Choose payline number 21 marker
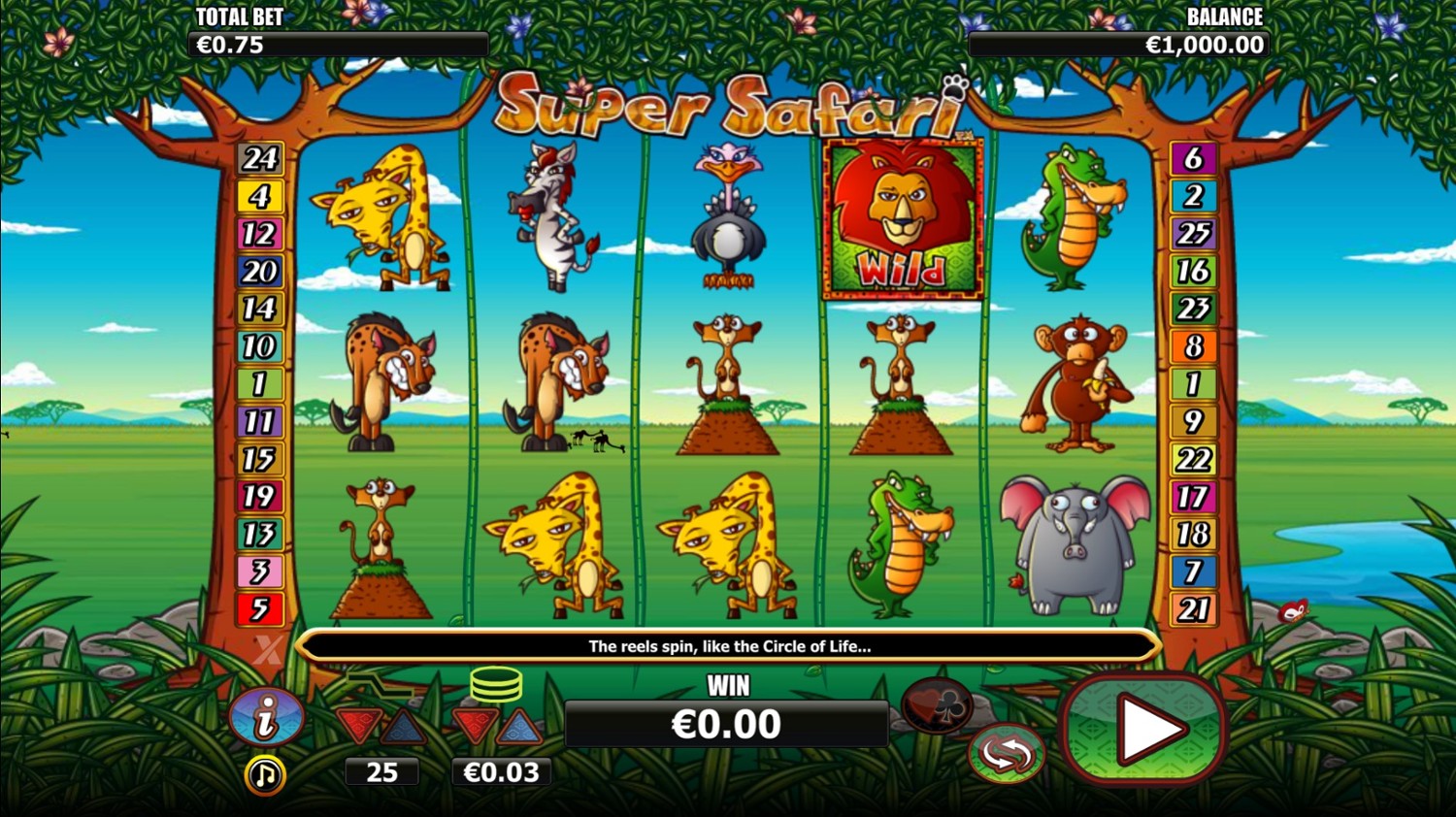This screenshot has height=817, width=1456. (1193, 609)
